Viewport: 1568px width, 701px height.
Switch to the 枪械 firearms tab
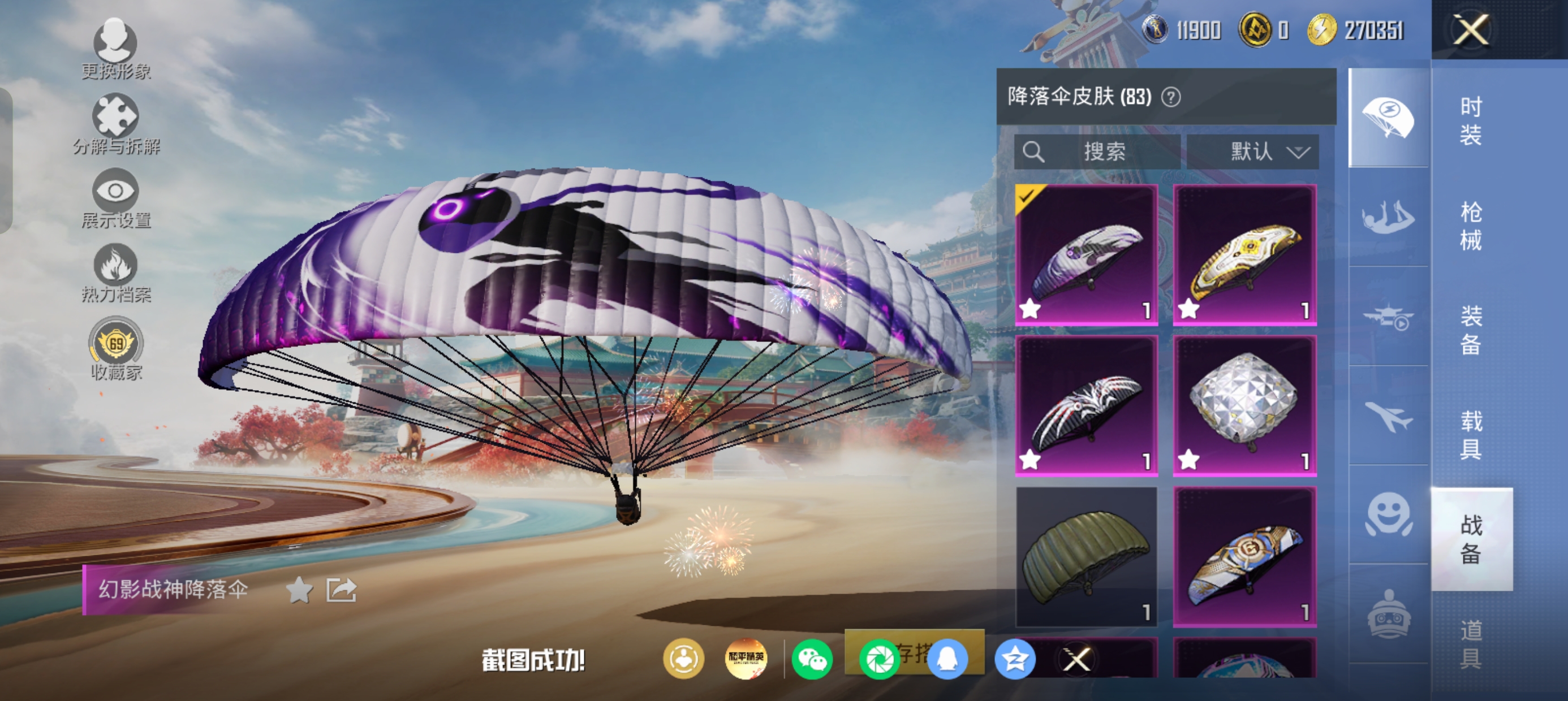tap(1471, 226)
